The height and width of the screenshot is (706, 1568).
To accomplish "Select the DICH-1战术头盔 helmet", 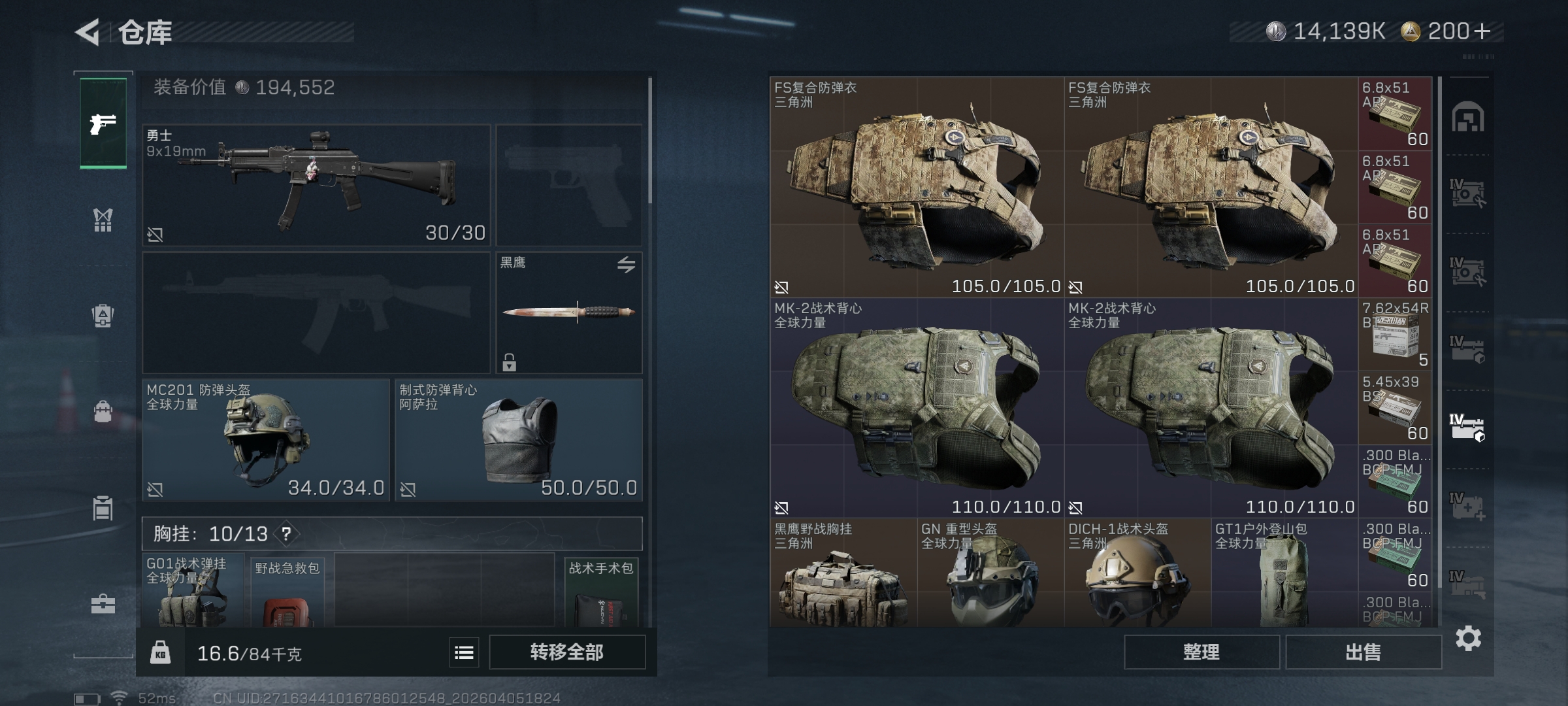I will pyautogui.click(x=1137, y=573).
